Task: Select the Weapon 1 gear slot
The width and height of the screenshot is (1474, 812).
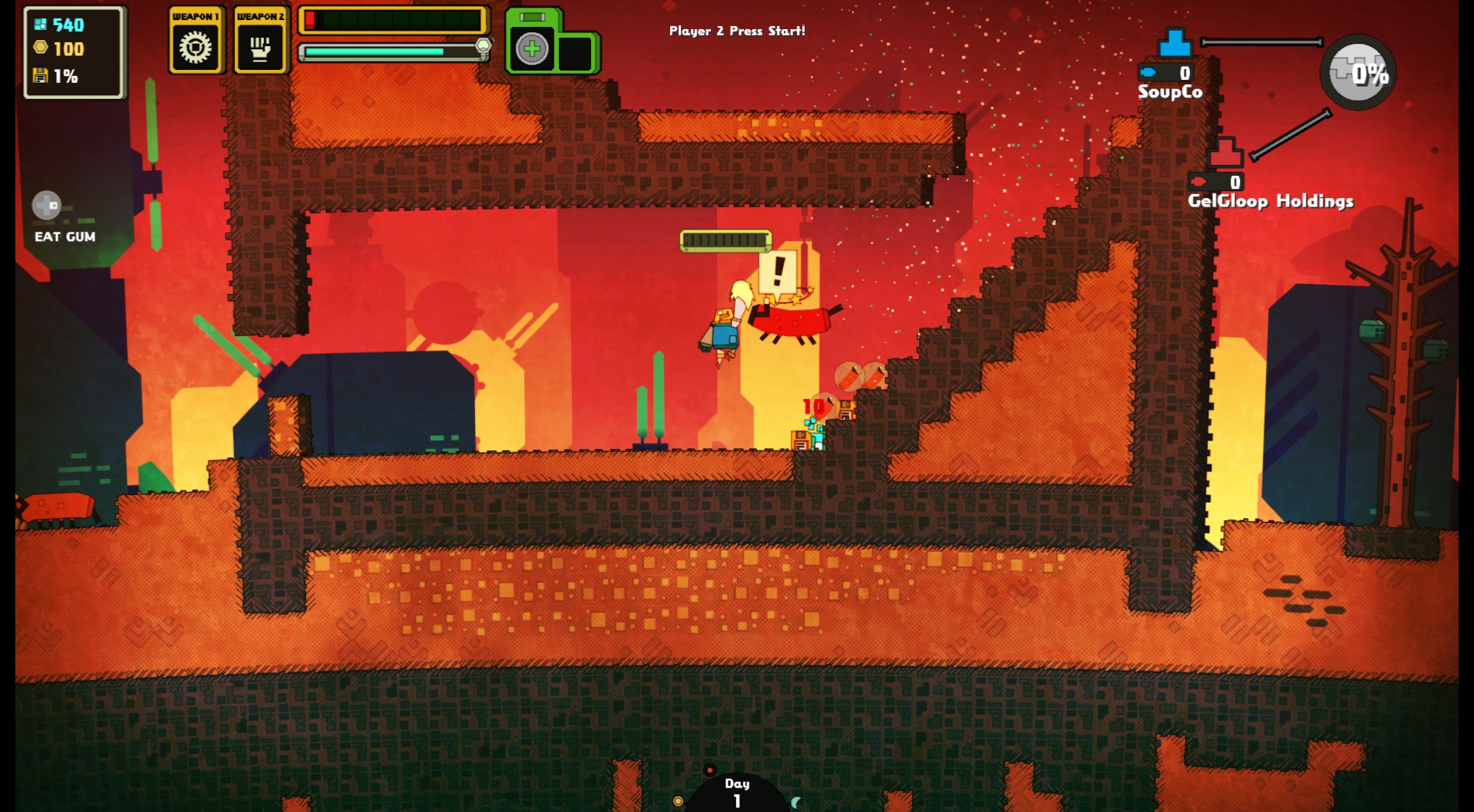Action: [195, 48]
